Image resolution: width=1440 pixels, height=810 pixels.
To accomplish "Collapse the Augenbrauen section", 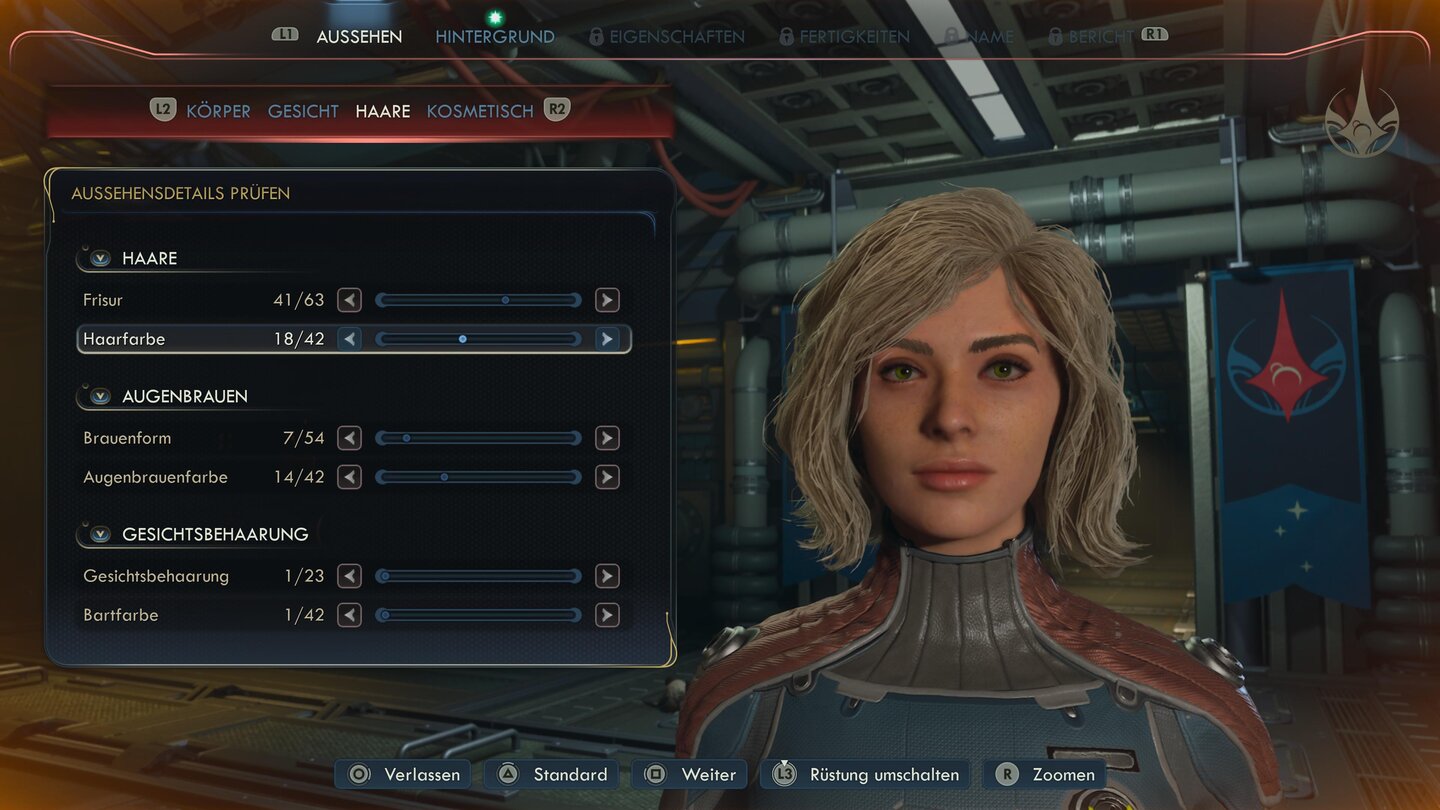I will [100, 396].
